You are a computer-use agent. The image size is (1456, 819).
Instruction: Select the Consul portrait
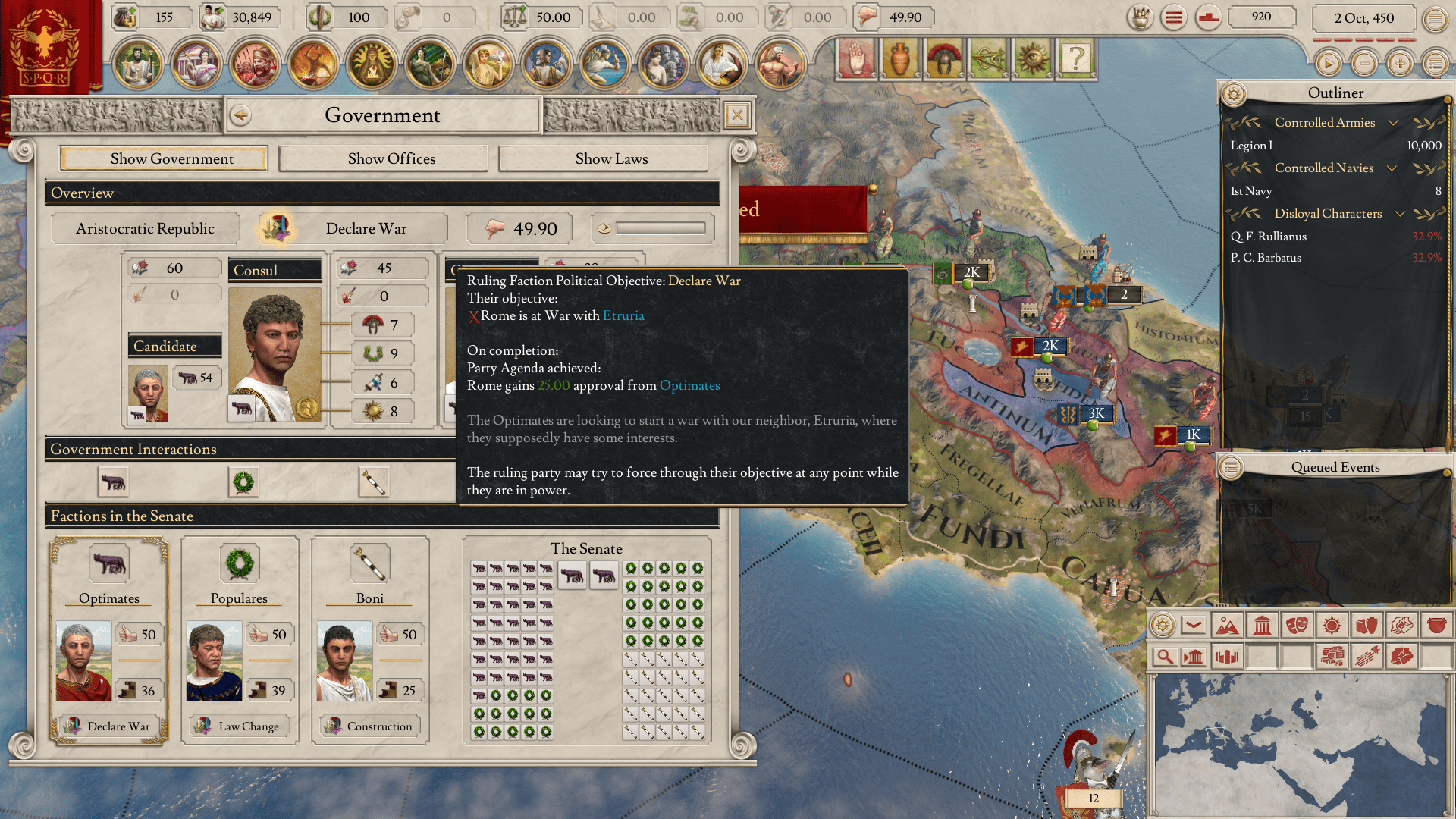275,353
